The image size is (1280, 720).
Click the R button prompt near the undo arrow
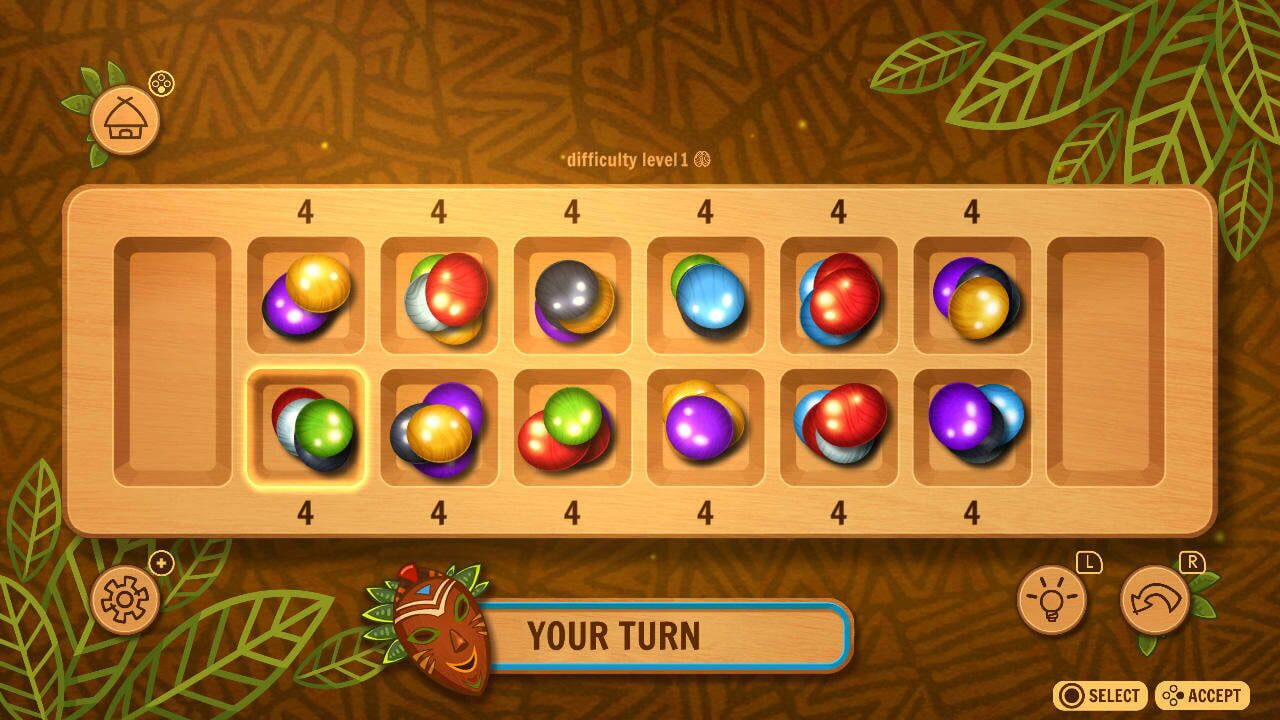pos(1190,564)
